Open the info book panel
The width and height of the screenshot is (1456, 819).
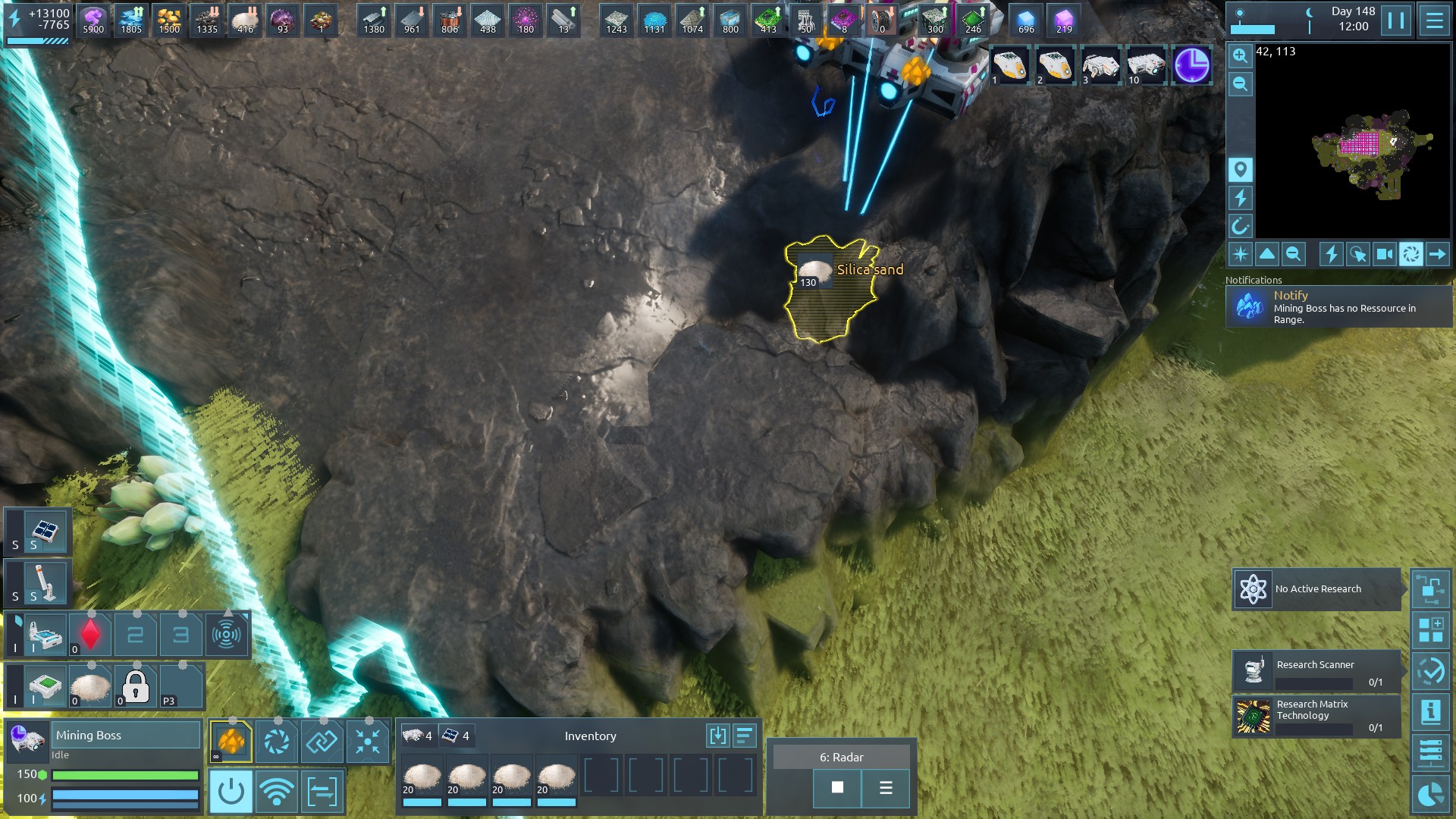tap(1430, 712)
